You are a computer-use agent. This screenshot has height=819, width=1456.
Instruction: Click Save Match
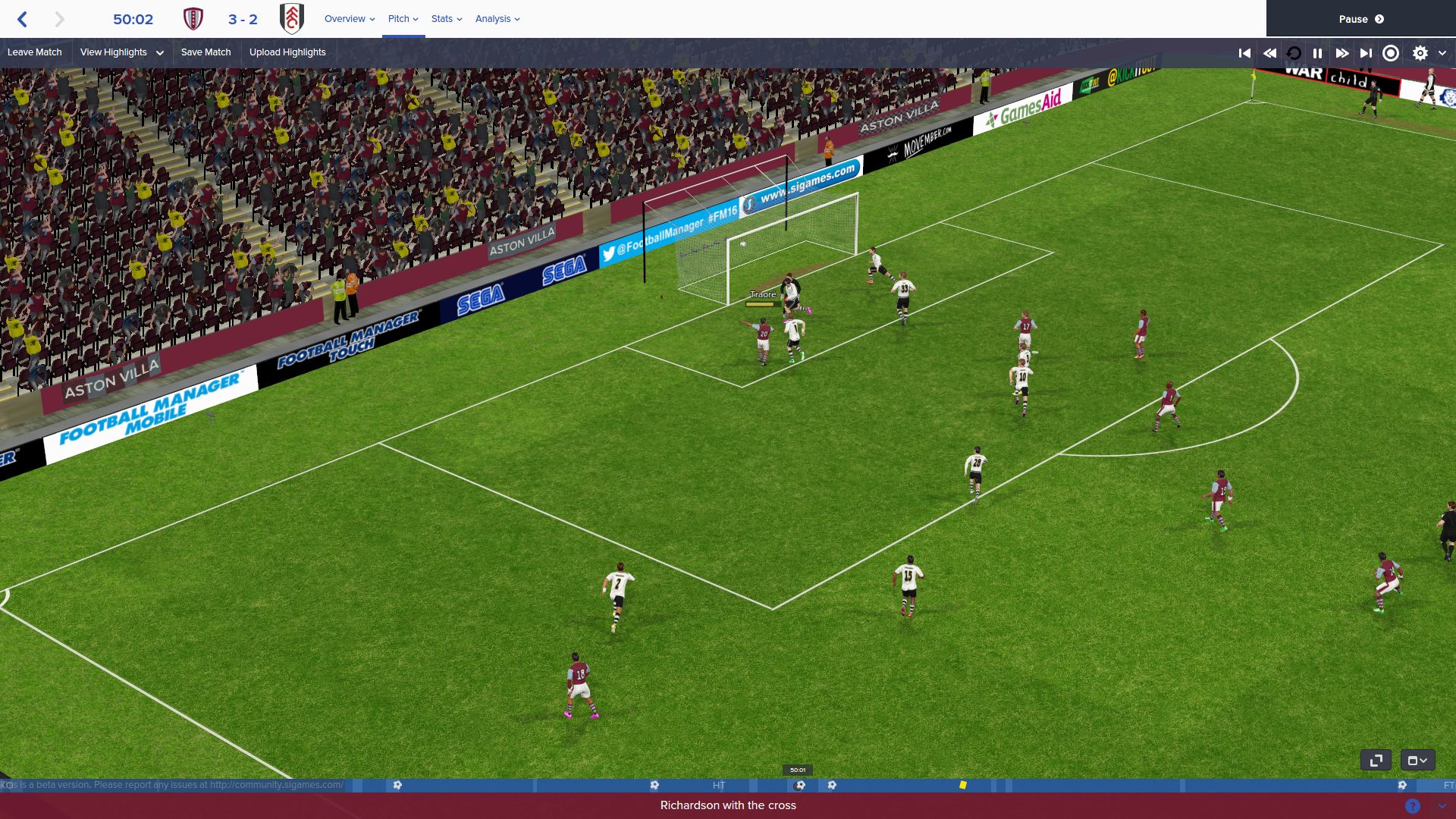206,52
